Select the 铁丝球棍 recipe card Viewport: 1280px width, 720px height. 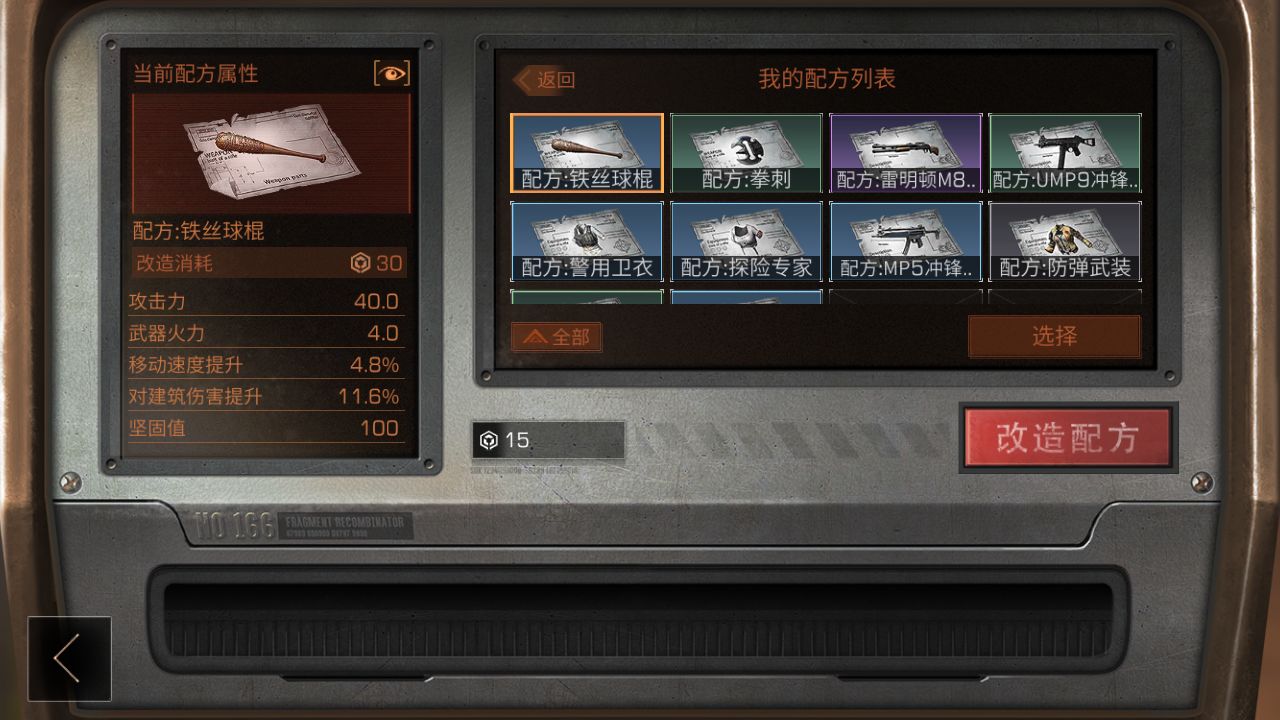click(x=587, y=153)
